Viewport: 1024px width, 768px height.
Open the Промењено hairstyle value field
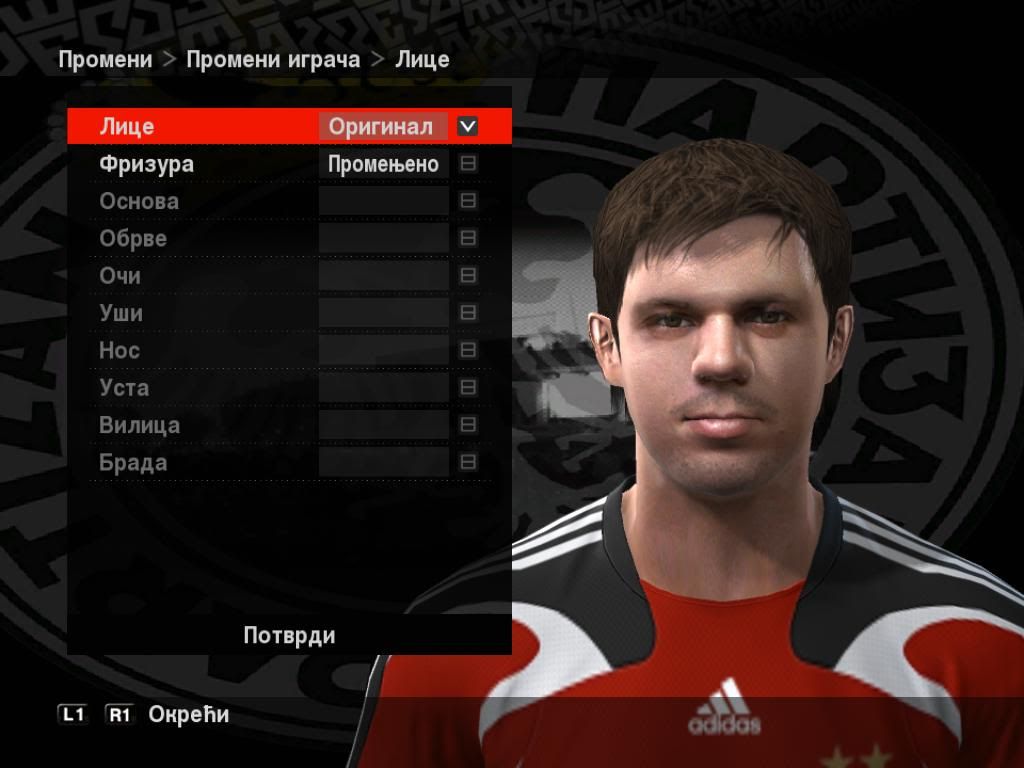383,165
